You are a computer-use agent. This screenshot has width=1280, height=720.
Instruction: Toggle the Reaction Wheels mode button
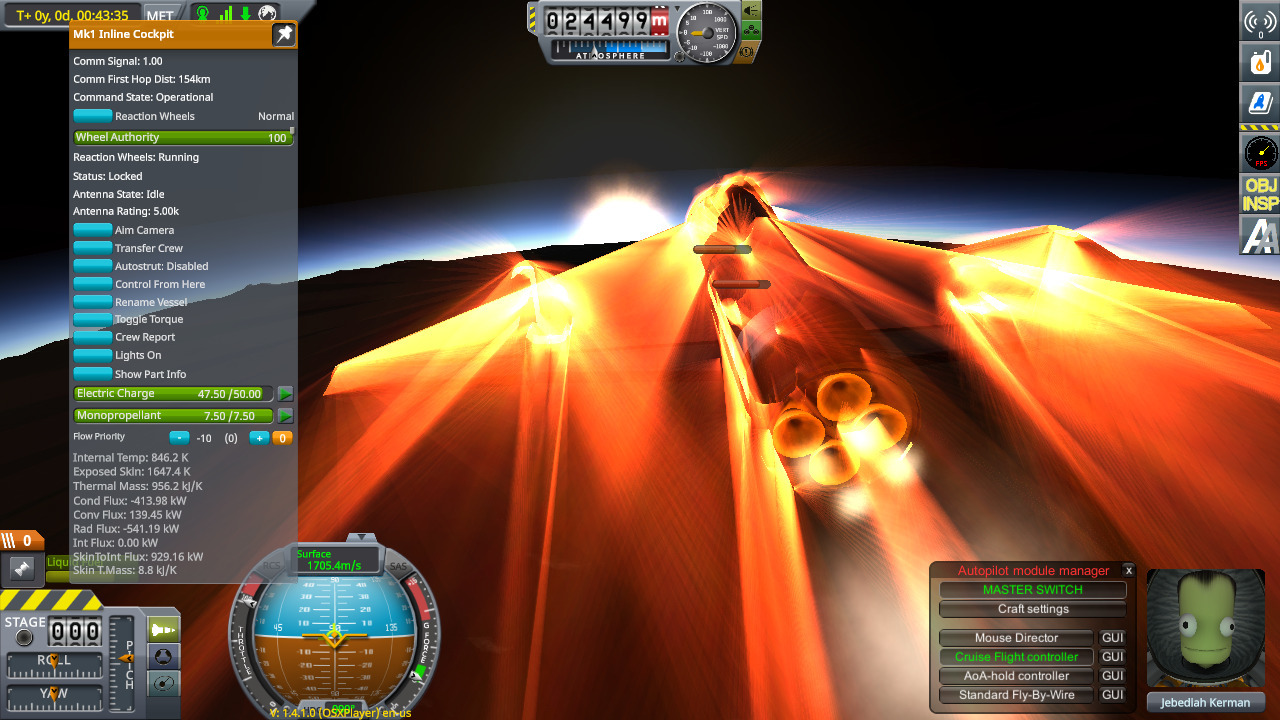tap(93, 116)
